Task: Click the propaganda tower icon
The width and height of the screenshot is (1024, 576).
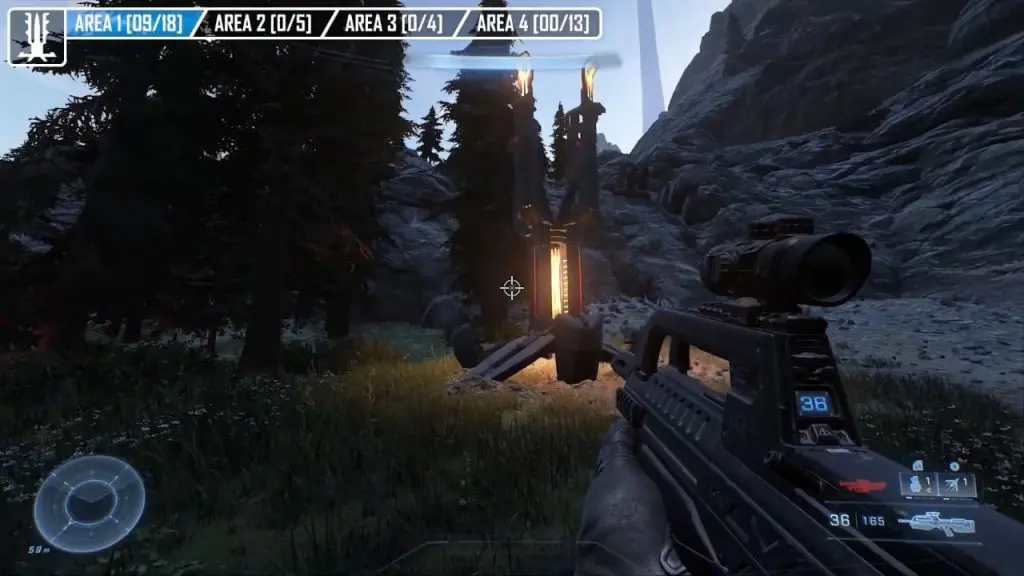Action: tap(37, 37)
